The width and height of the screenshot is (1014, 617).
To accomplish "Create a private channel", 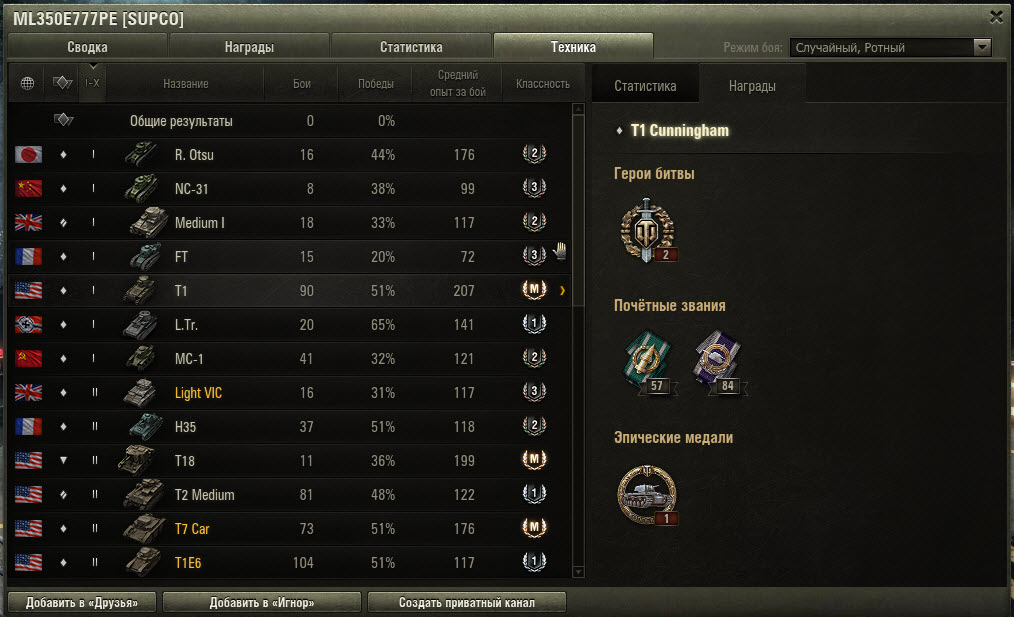I will tap(466, 602).
